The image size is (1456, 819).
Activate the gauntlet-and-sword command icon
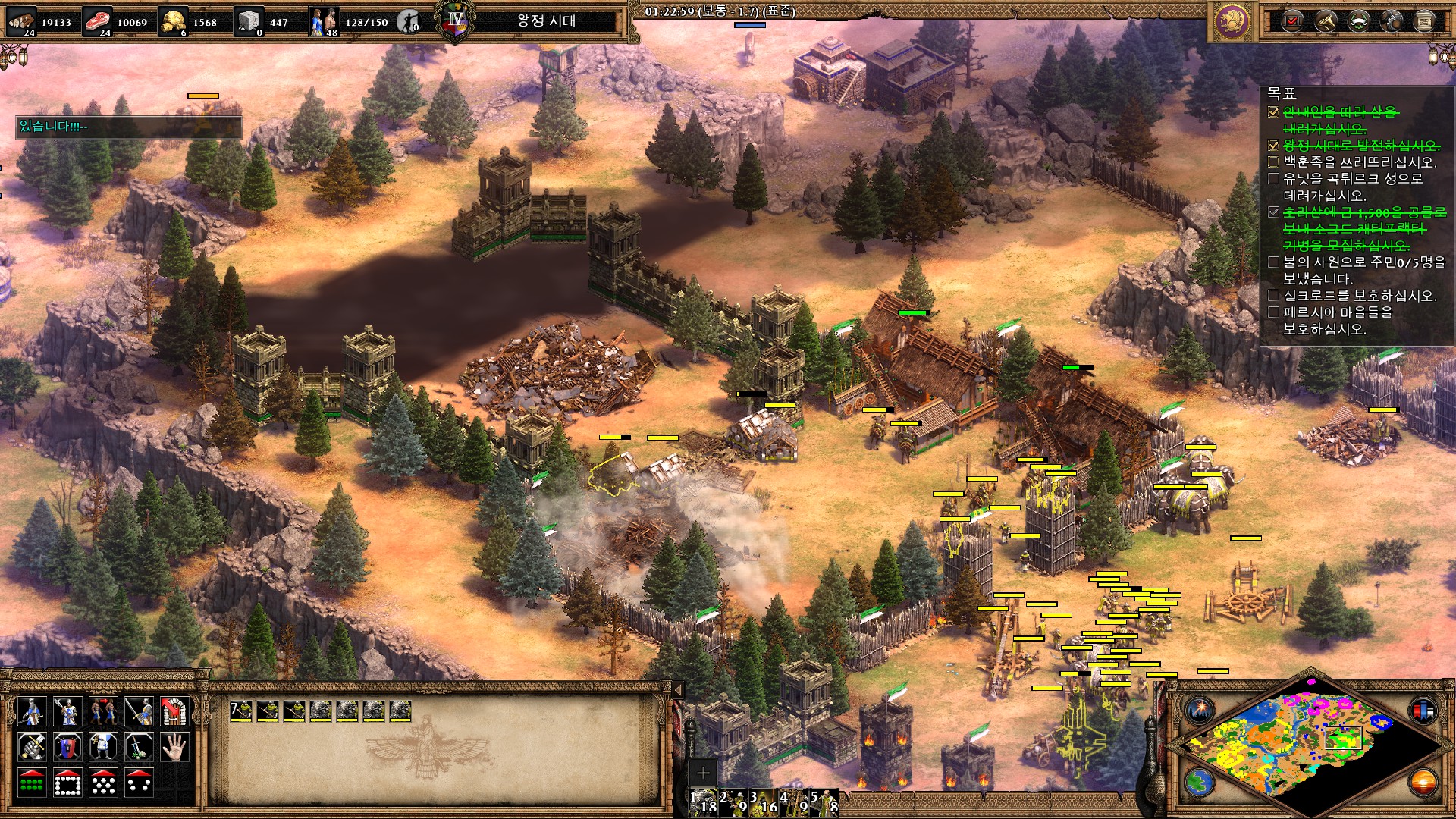[x=31, y=747]
